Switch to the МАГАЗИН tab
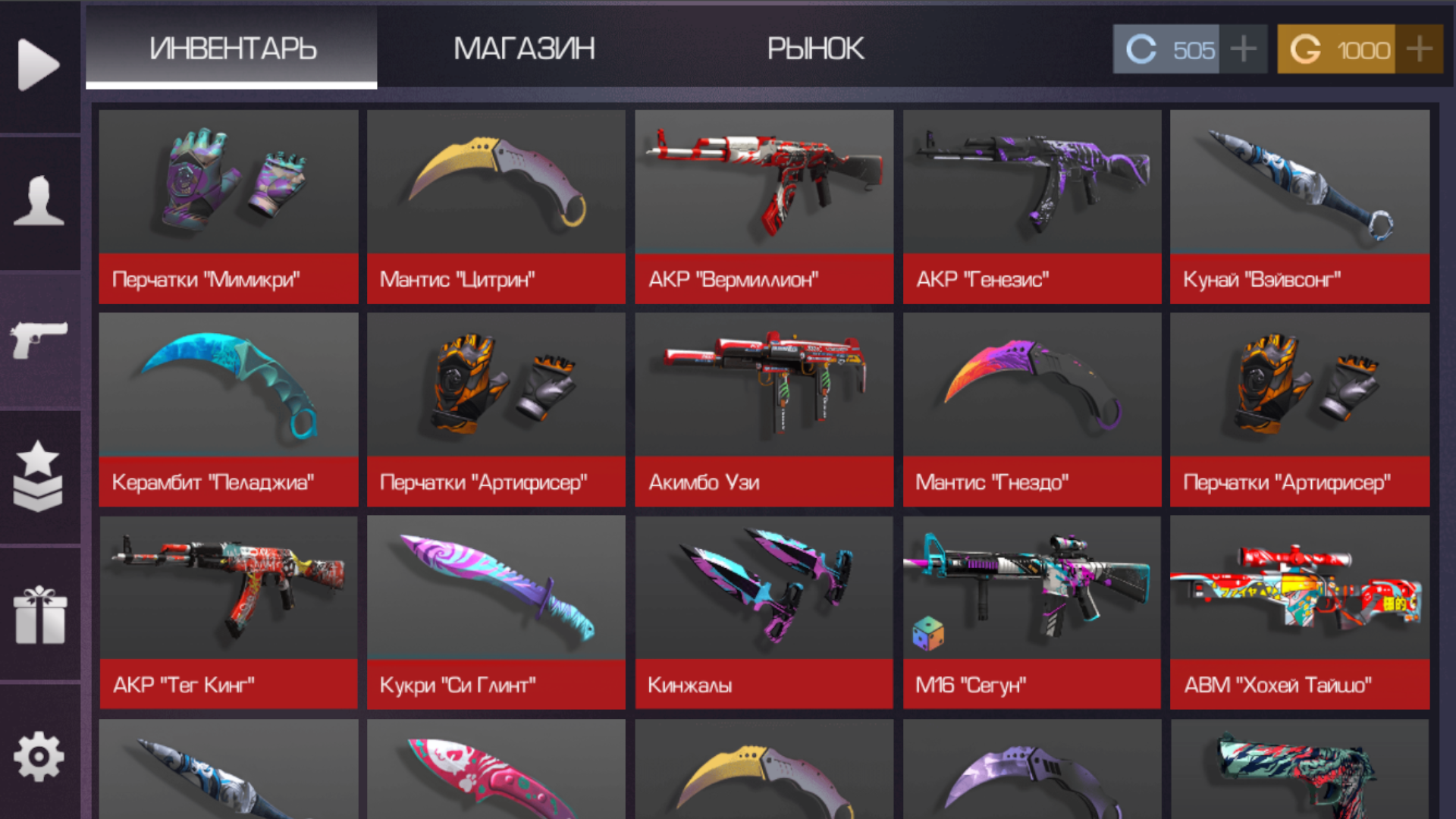The image size is (1456, 819). point(524,49)
